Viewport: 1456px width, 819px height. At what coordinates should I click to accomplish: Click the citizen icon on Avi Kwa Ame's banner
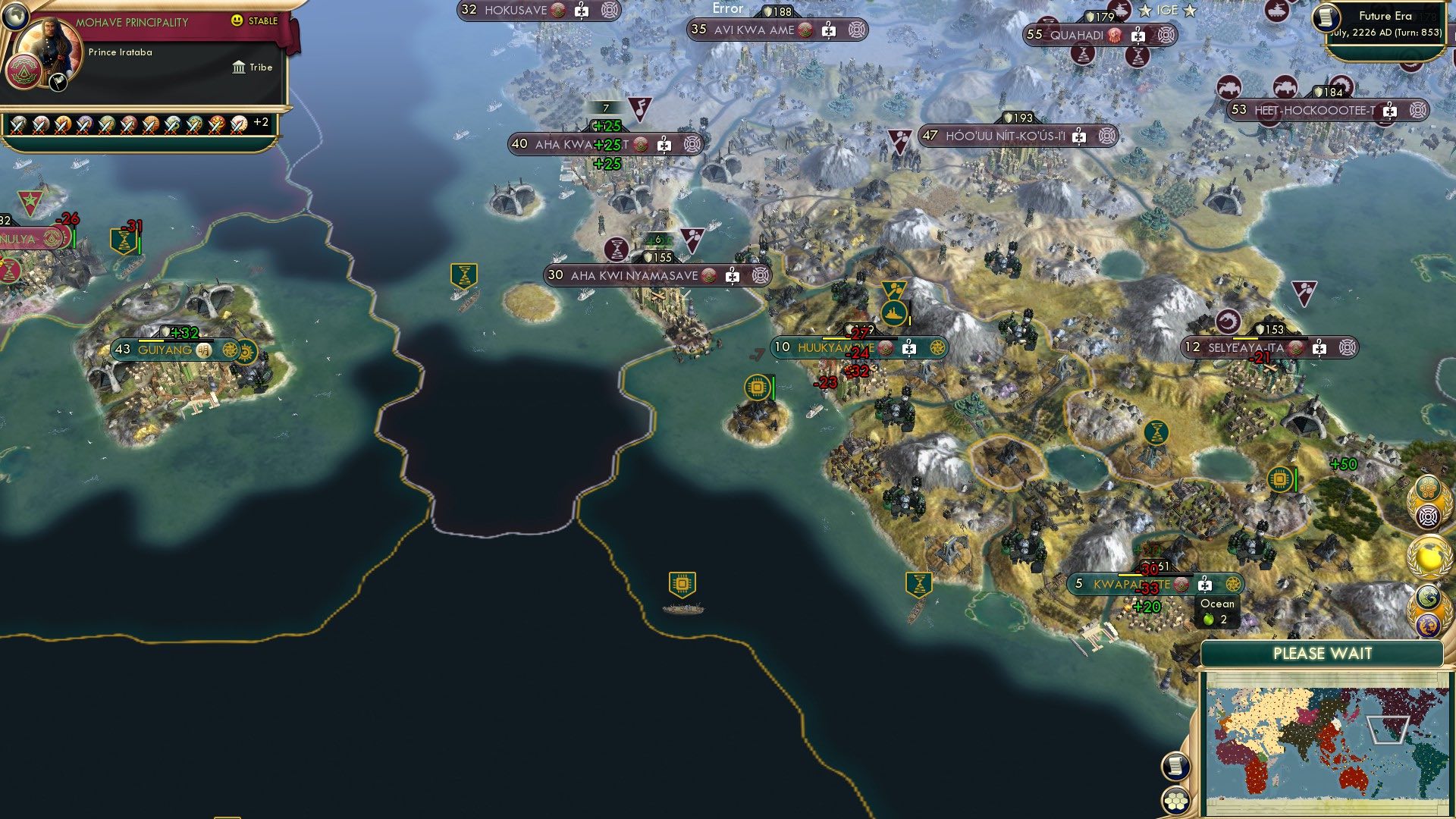click(x=829, y=30)
